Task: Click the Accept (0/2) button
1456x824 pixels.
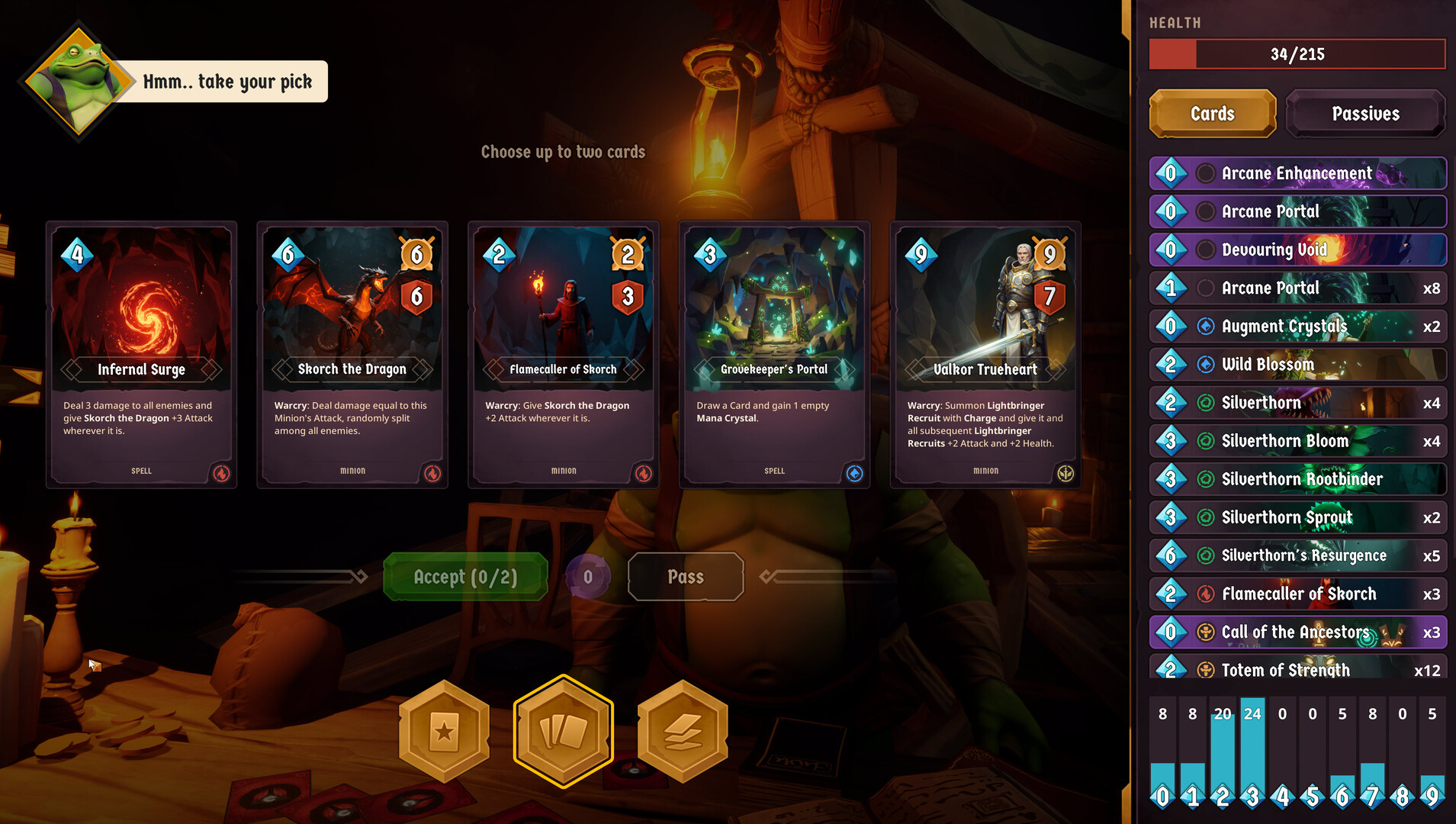Action: 465,577
